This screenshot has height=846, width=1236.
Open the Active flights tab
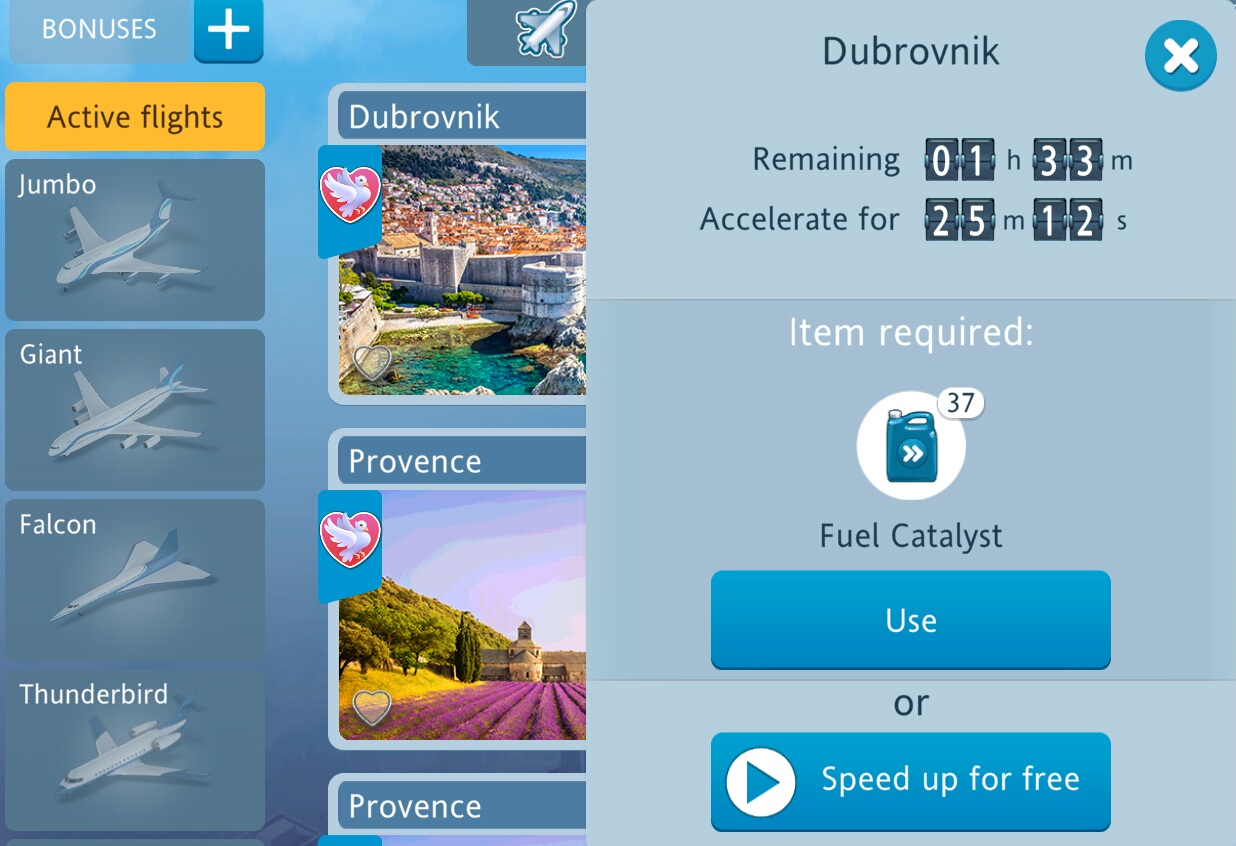pyautogui.click(x=135, y=117)
